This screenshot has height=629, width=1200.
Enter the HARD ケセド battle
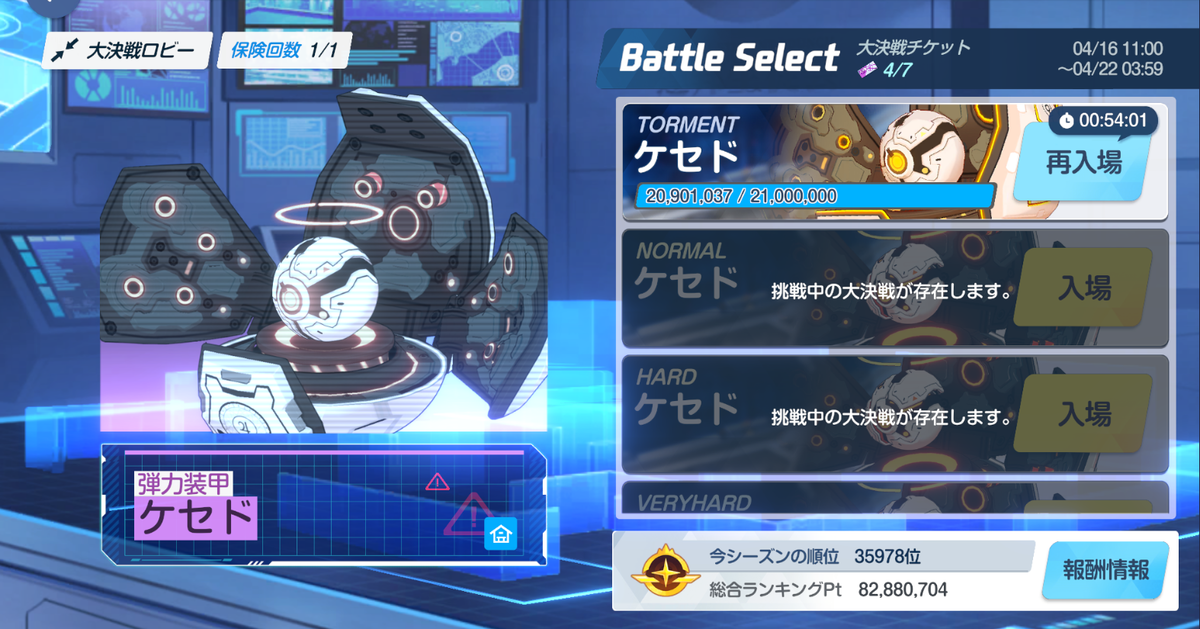1084,413
